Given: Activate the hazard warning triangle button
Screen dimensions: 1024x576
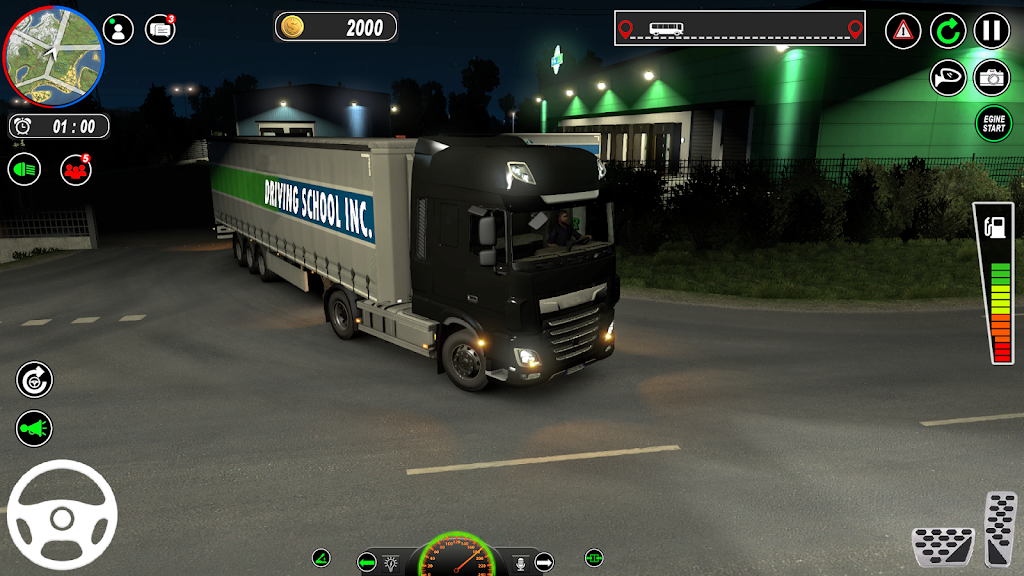Looking at the screenshot, I should coord(903,31).
